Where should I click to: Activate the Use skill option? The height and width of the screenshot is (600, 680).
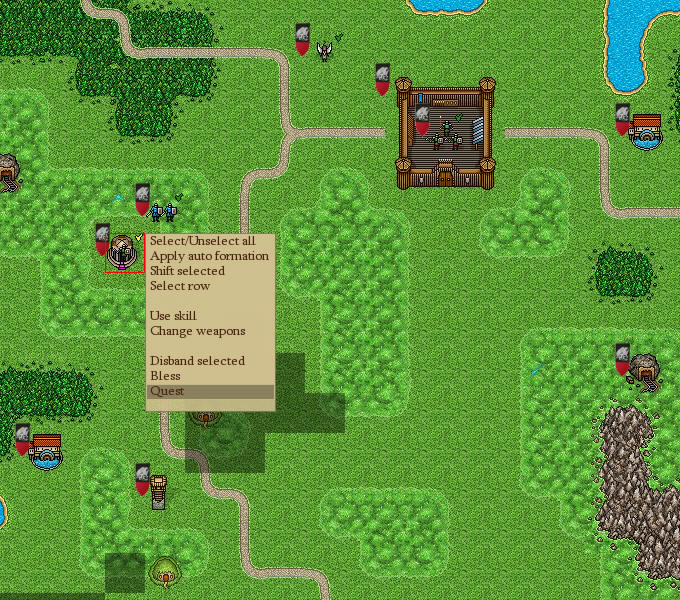point(173,316)
